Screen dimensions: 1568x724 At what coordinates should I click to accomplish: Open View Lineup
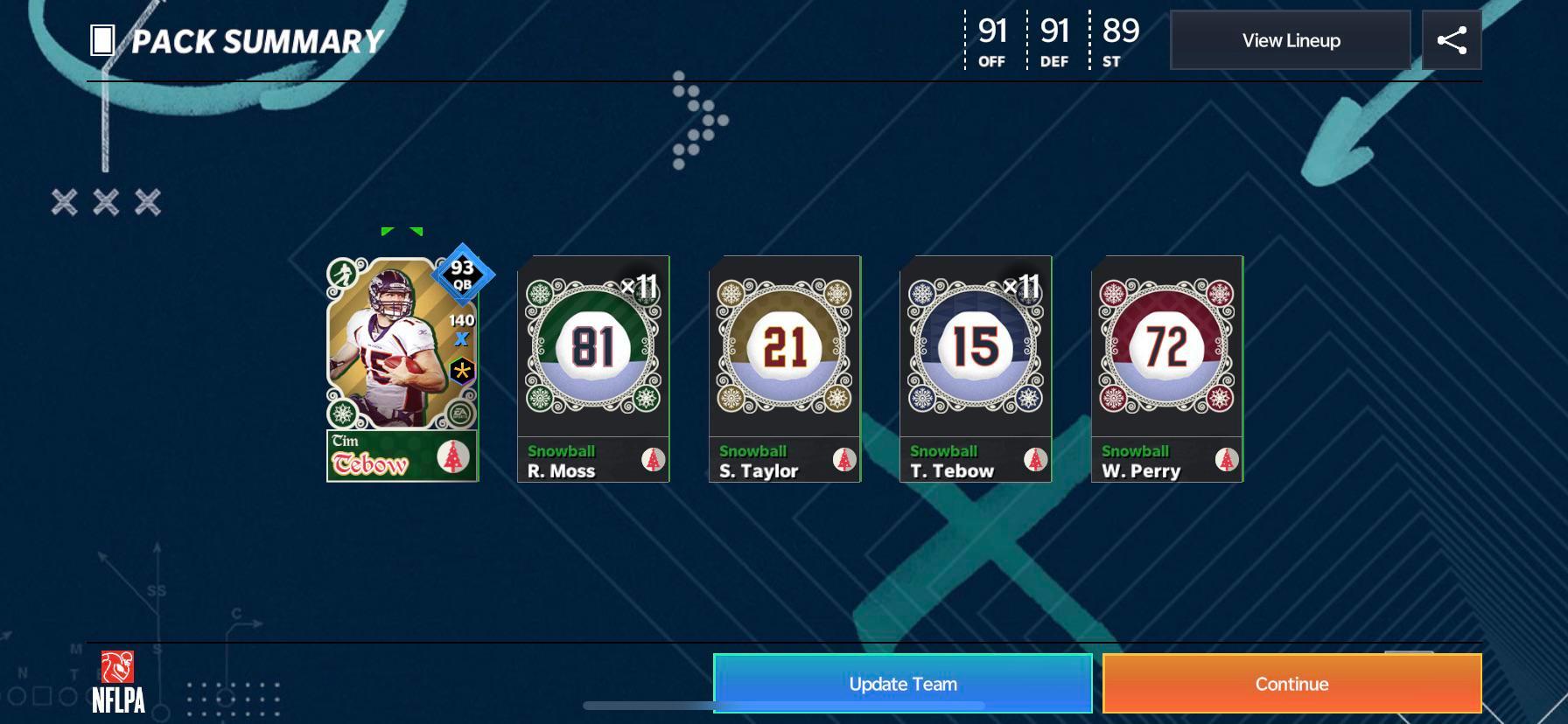tap(1290, 39)
